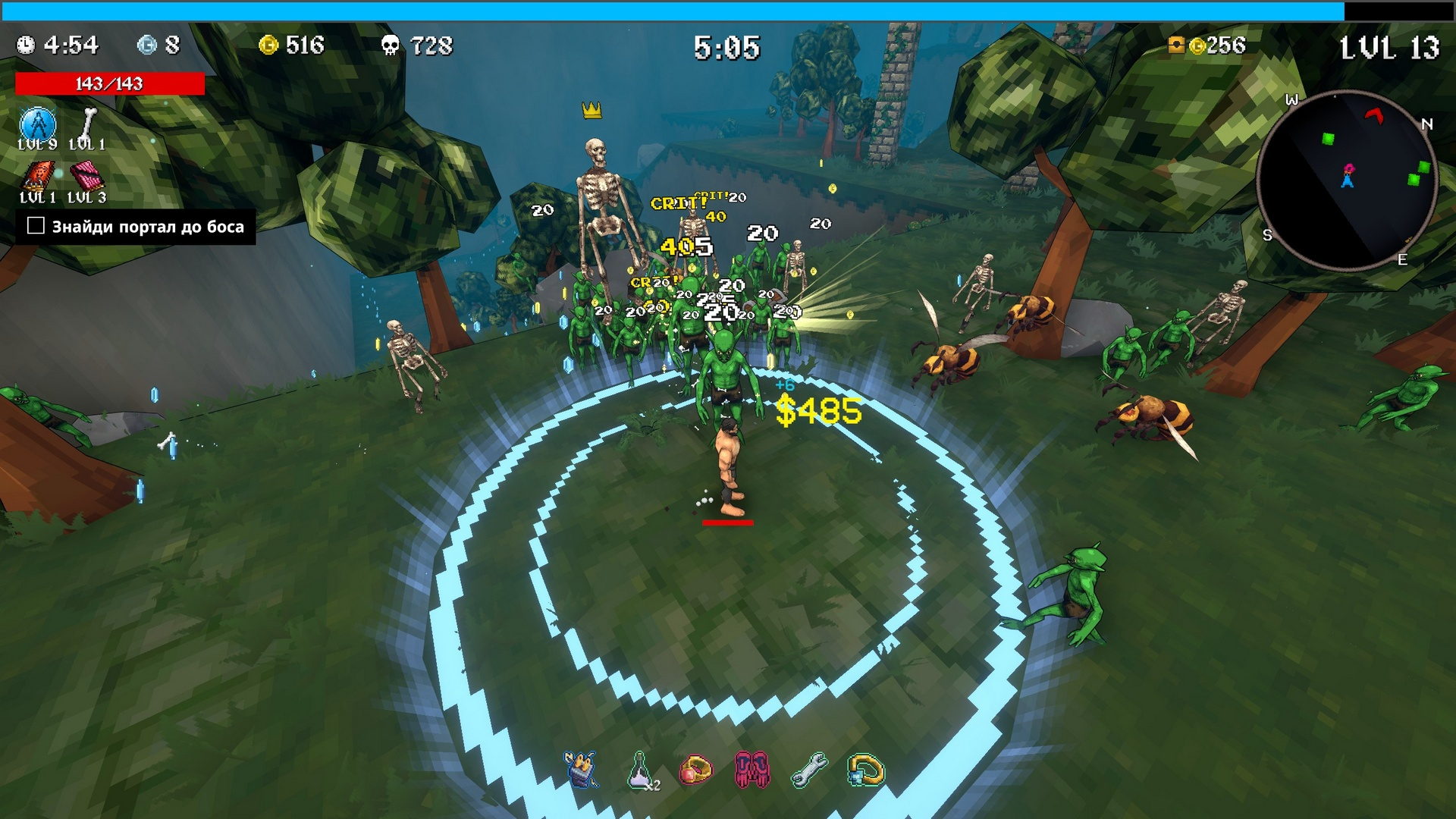The height and width of the screenshot is (819, 1456).
Task: Open the circular minimap
Action: pyautogui.click(x=1347, y=180)
